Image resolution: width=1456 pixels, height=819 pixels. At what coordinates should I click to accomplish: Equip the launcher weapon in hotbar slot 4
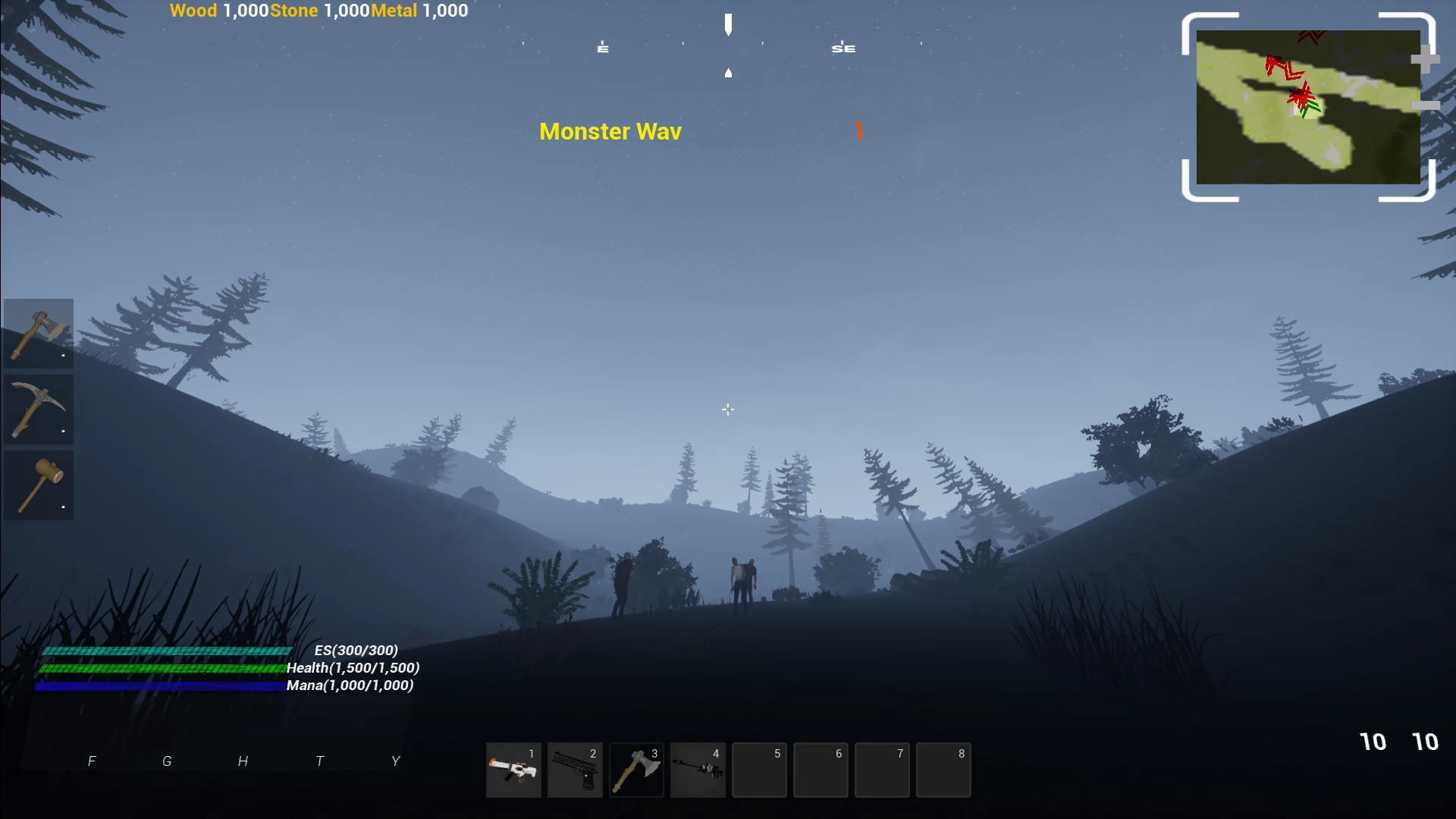coord(698,770)
